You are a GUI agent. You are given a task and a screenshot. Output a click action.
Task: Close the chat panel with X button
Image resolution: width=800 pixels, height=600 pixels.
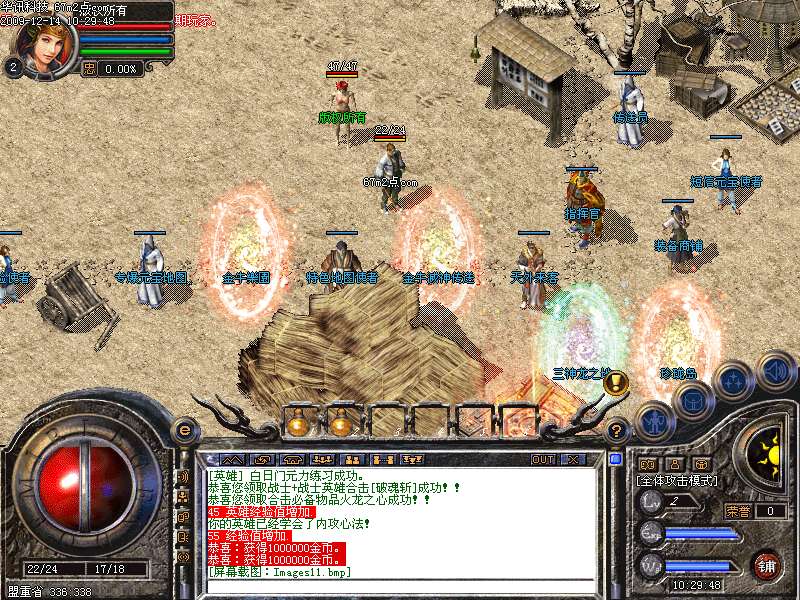(x=573, y=460)
